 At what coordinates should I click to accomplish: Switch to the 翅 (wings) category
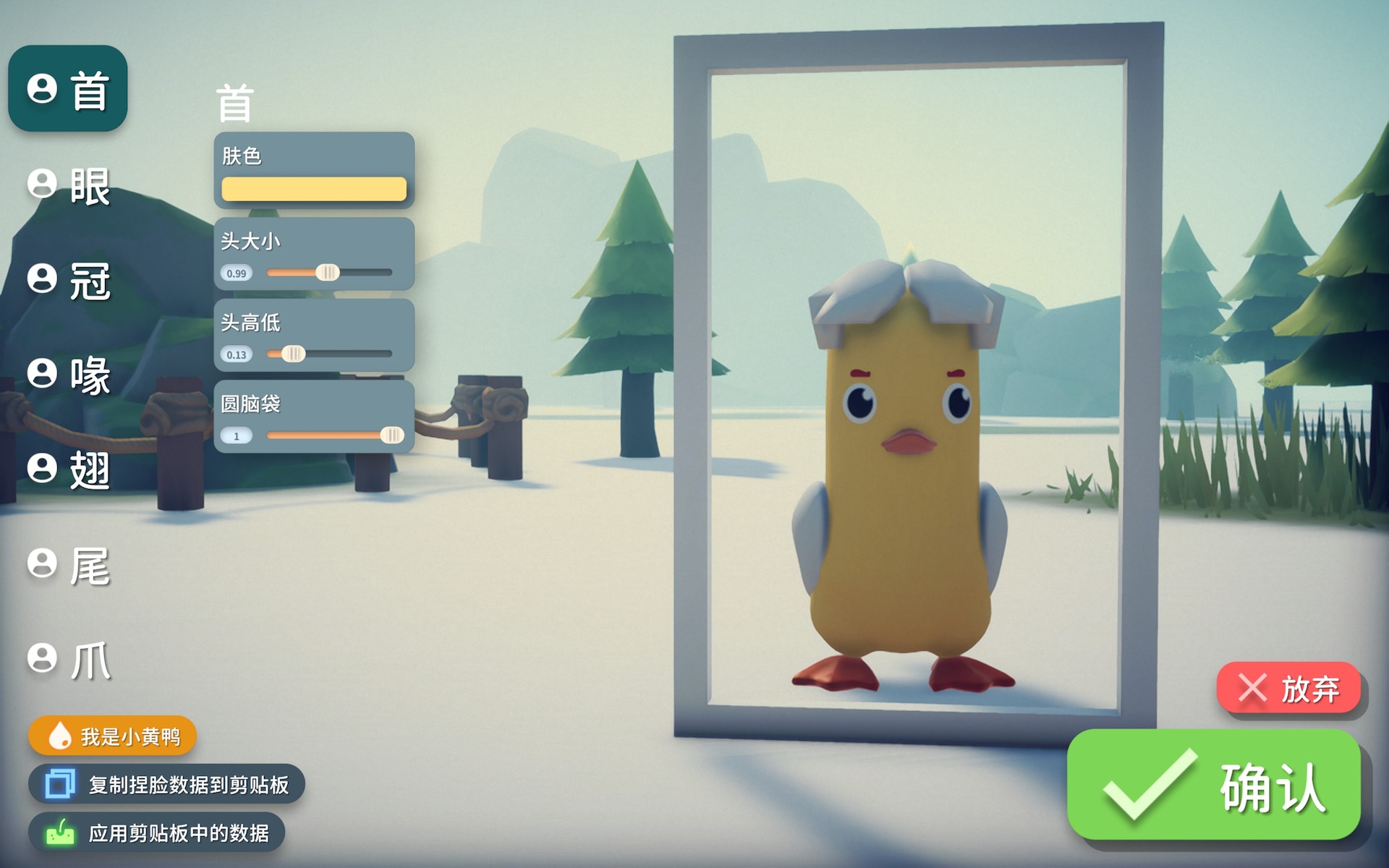(x=69, y=469)
